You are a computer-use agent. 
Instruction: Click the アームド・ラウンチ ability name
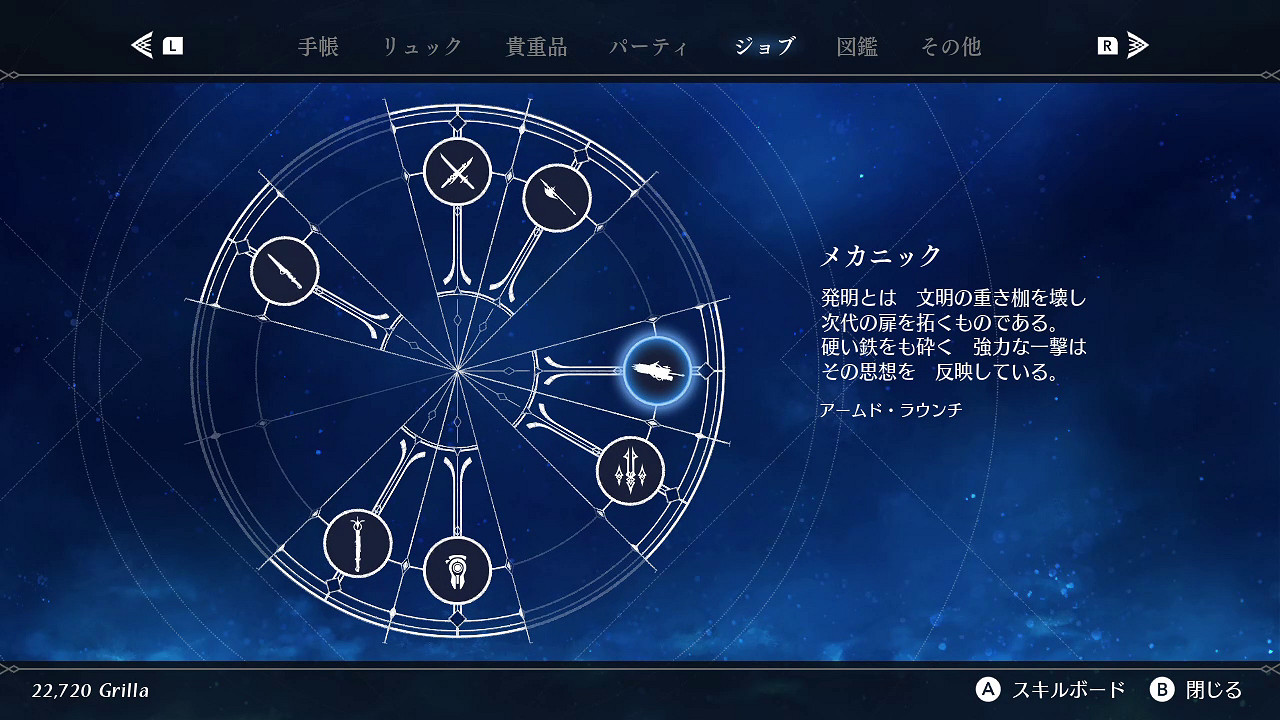tap(890, 409)
